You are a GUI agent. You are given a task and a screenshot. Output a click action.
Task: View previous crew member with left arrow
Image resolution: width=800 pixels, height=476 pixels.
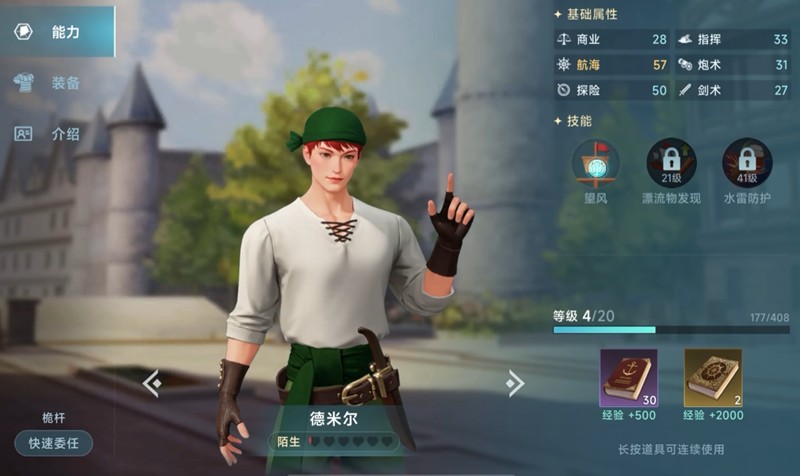tap(151, 383)
